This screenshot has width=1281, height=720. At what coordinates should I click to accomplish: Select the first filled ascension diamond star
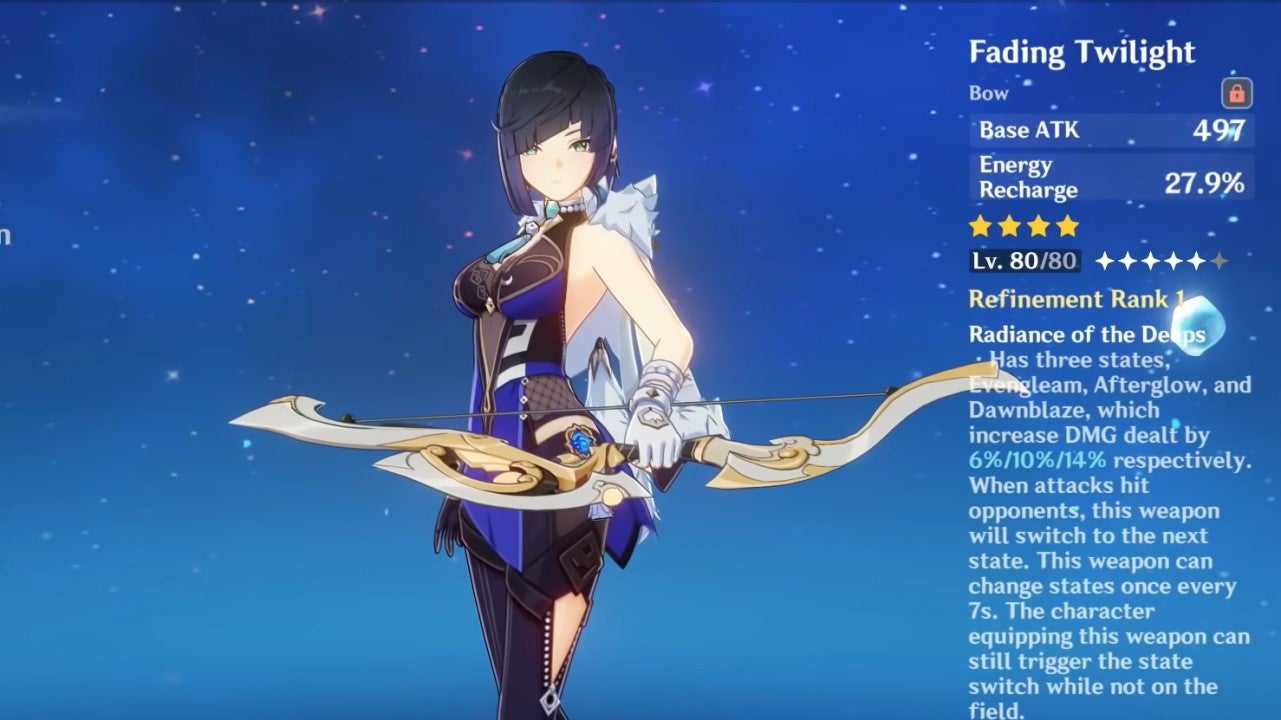click(1104, 260)
